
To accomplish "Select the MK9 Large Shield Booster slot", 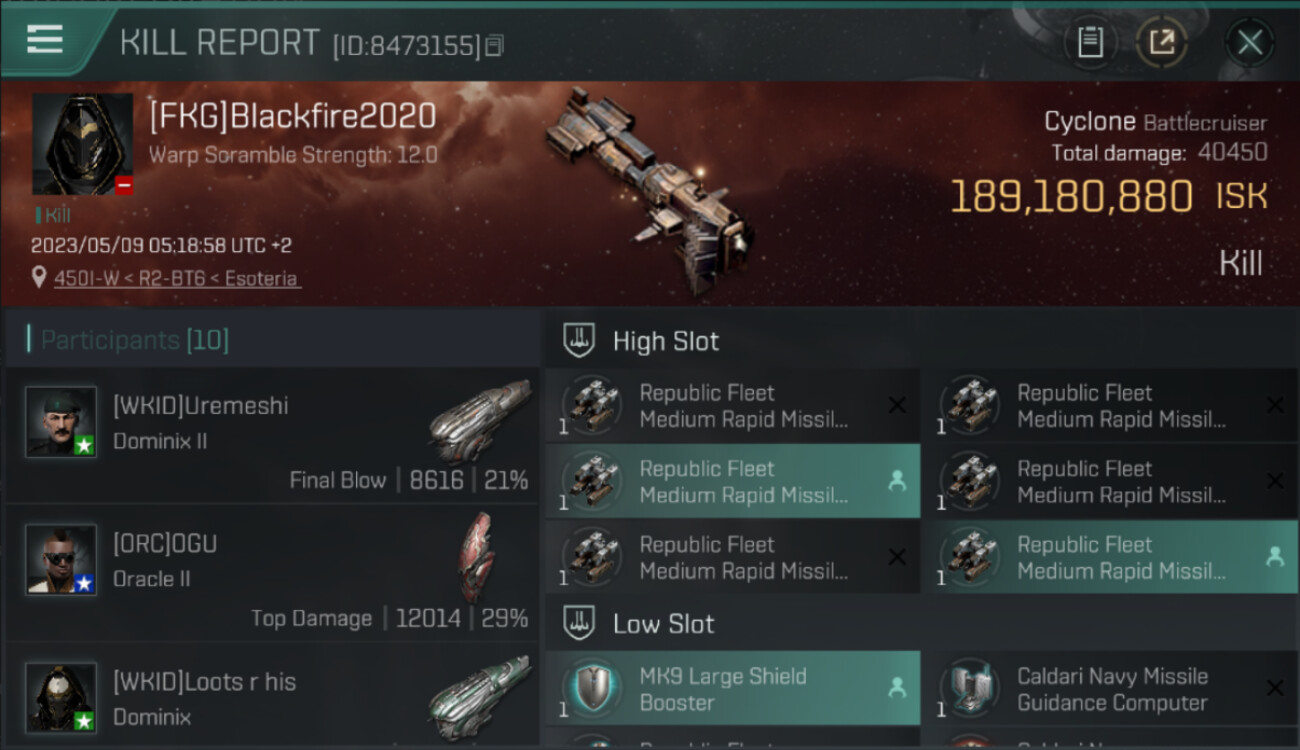I will [732, 688].
